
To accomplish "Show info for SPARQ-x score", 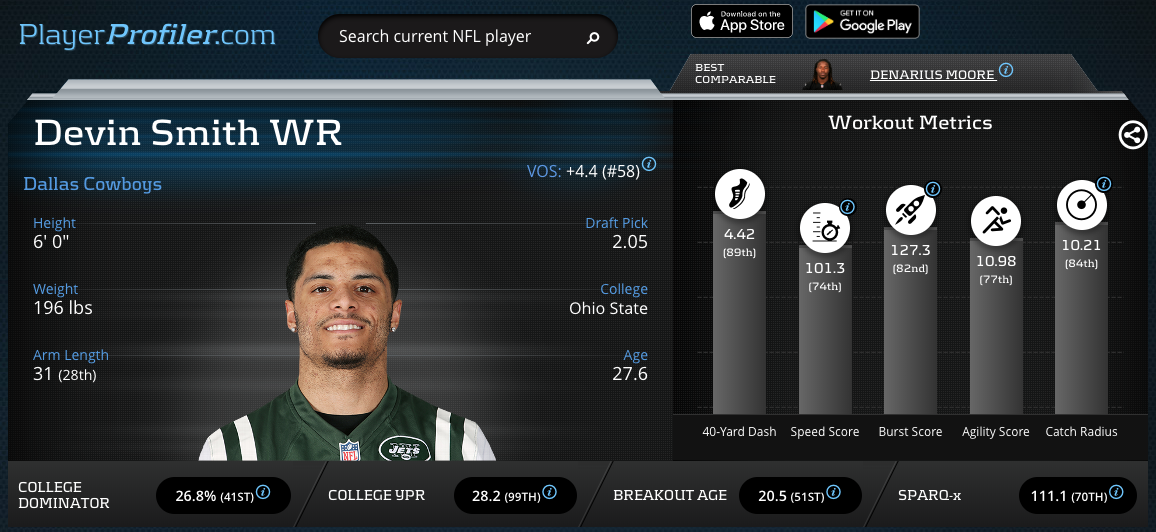I will [x=1116, y=492].
